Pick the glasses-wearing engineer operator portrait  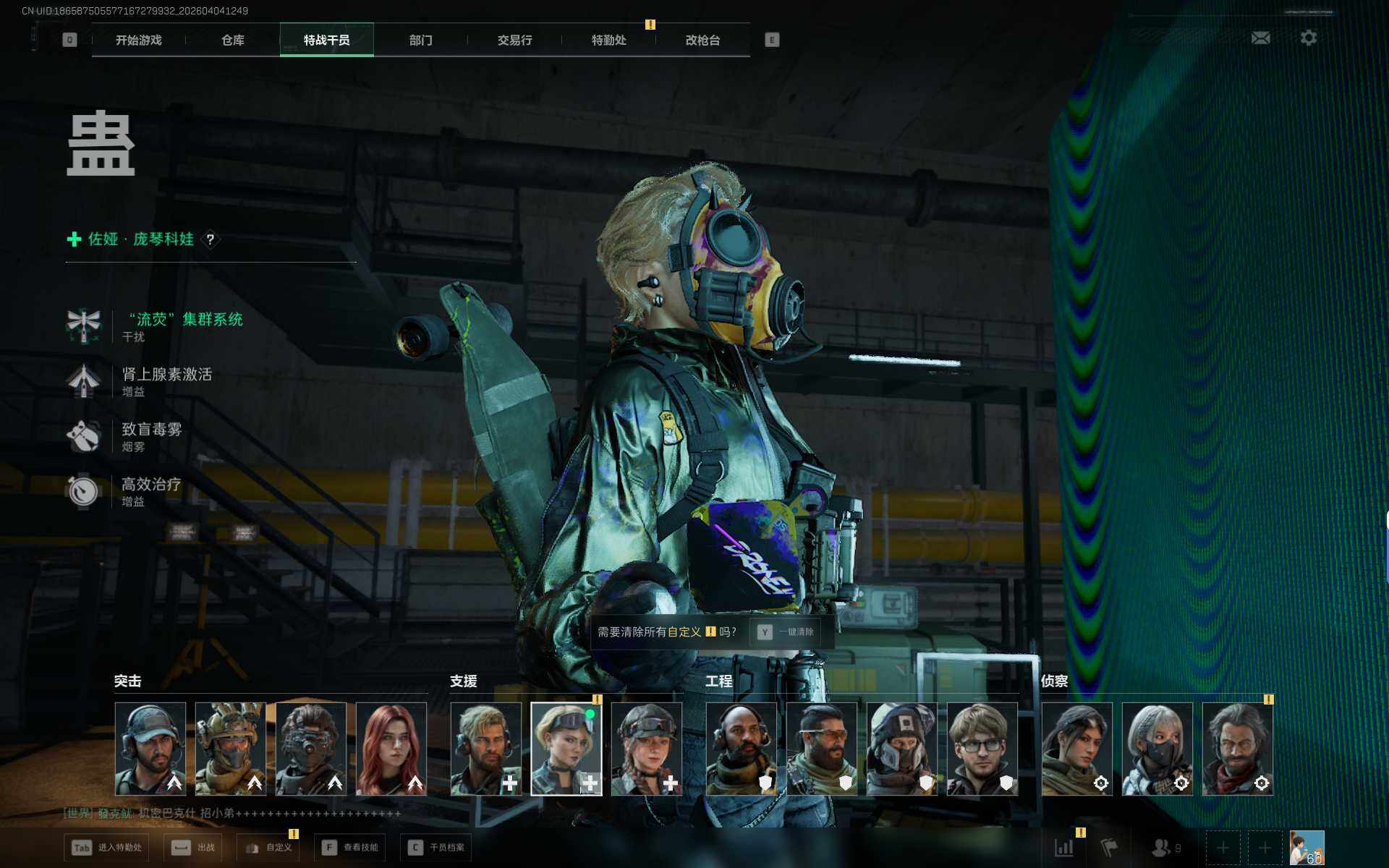pos(982,749)
